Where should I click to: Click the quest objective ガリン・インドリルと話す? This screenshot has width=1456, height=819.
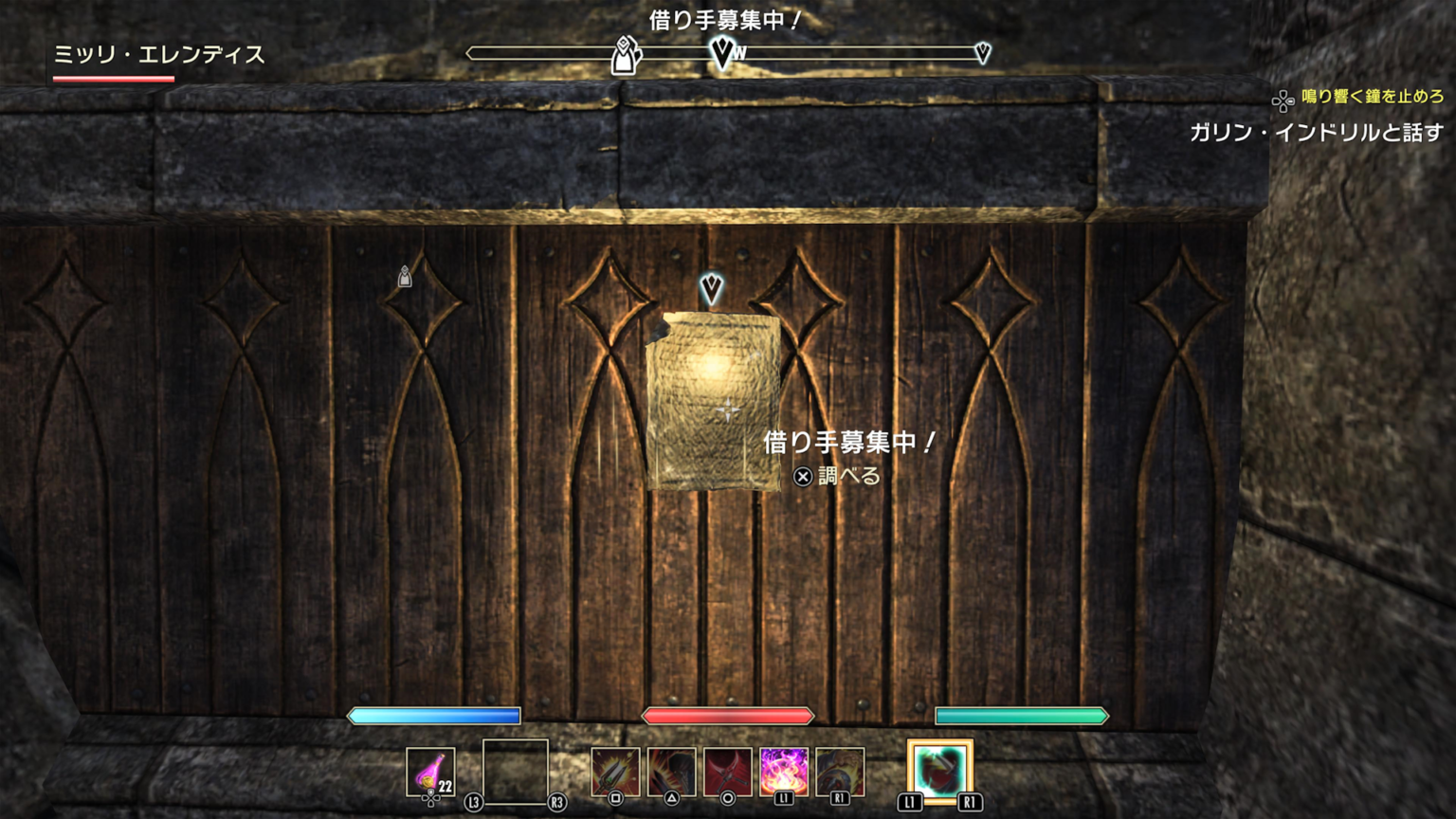(1318, 133)
